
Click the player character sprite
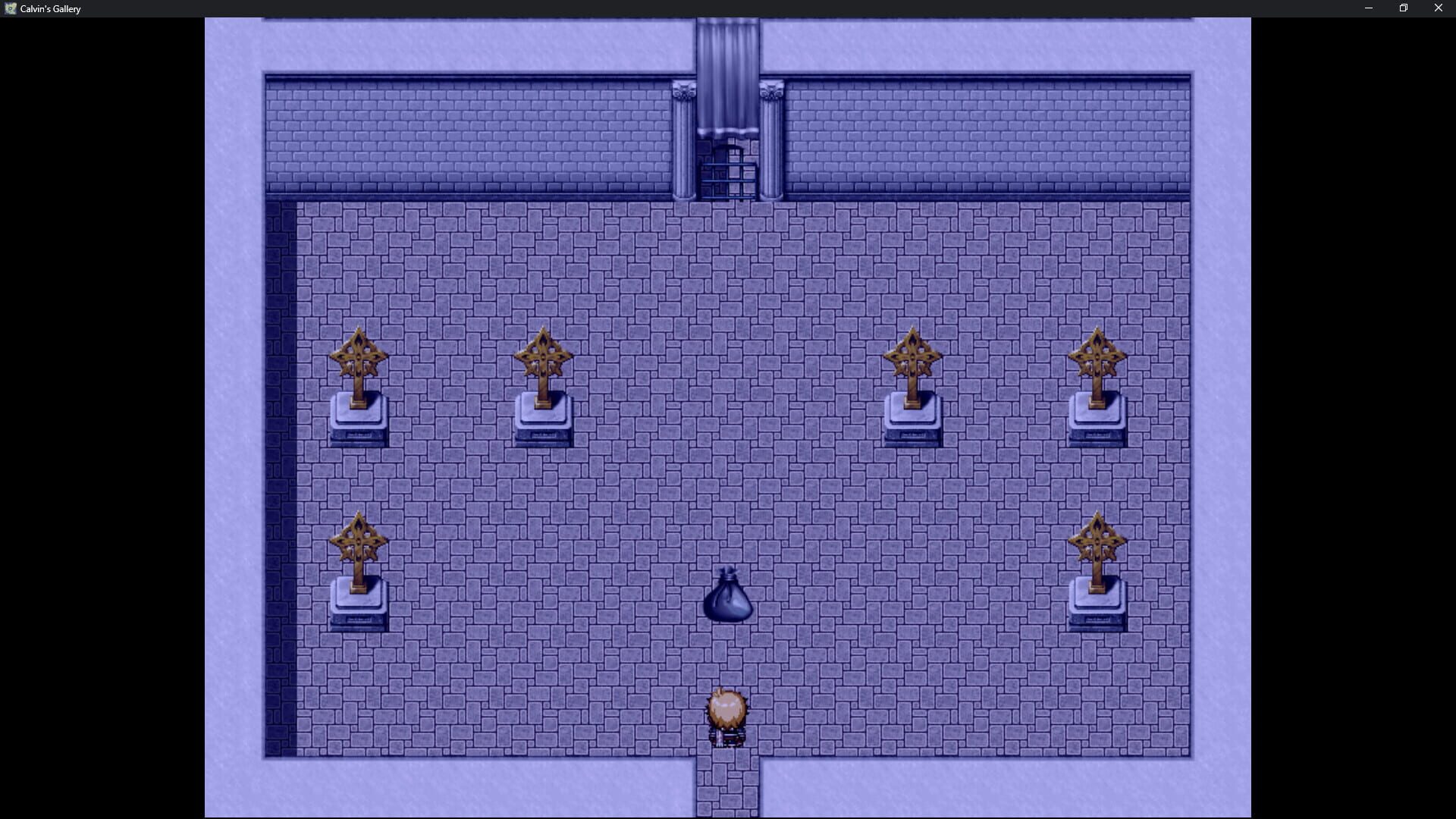point(728,713)
